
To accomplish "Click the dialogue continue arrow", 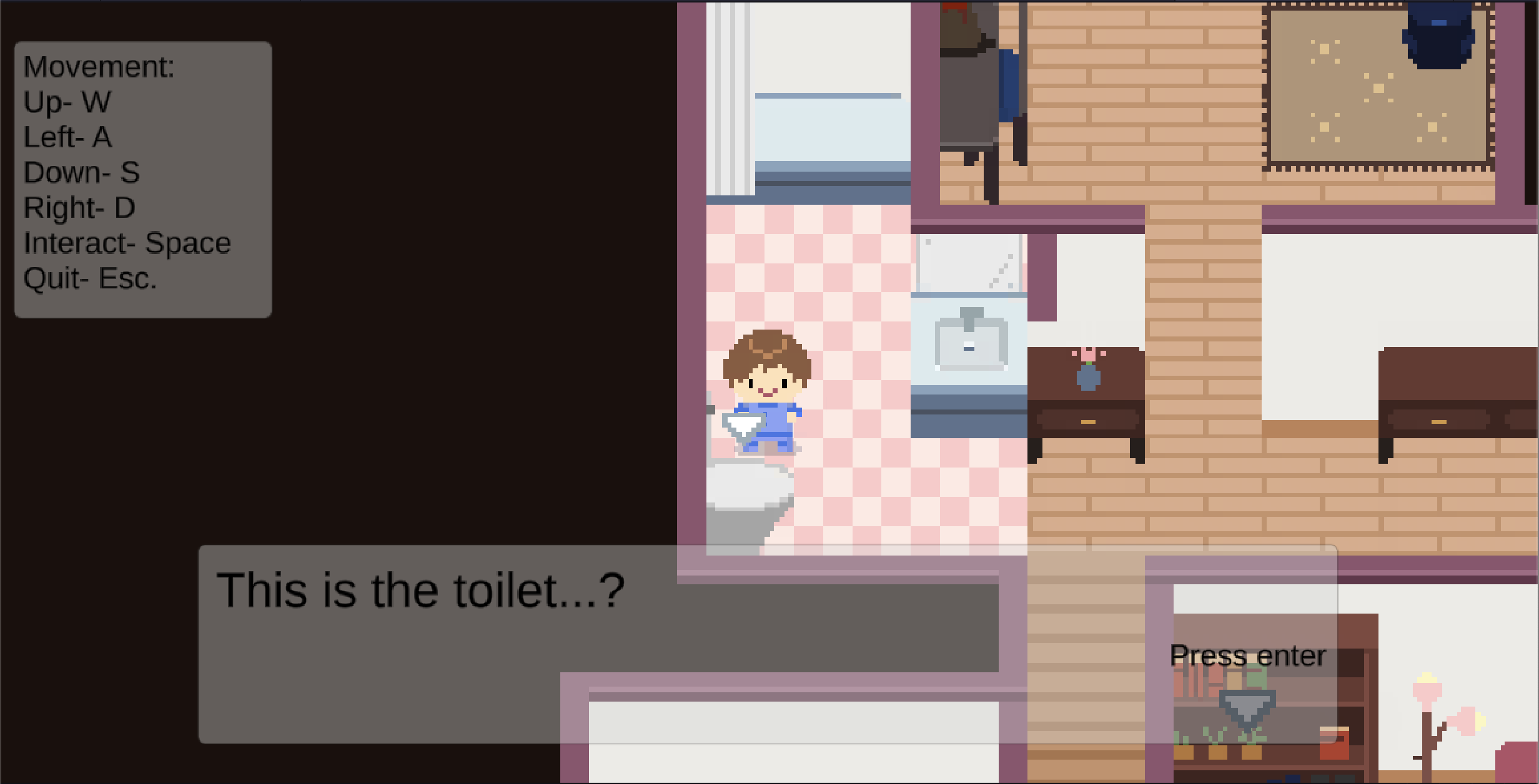I will tap(1247, 709).
